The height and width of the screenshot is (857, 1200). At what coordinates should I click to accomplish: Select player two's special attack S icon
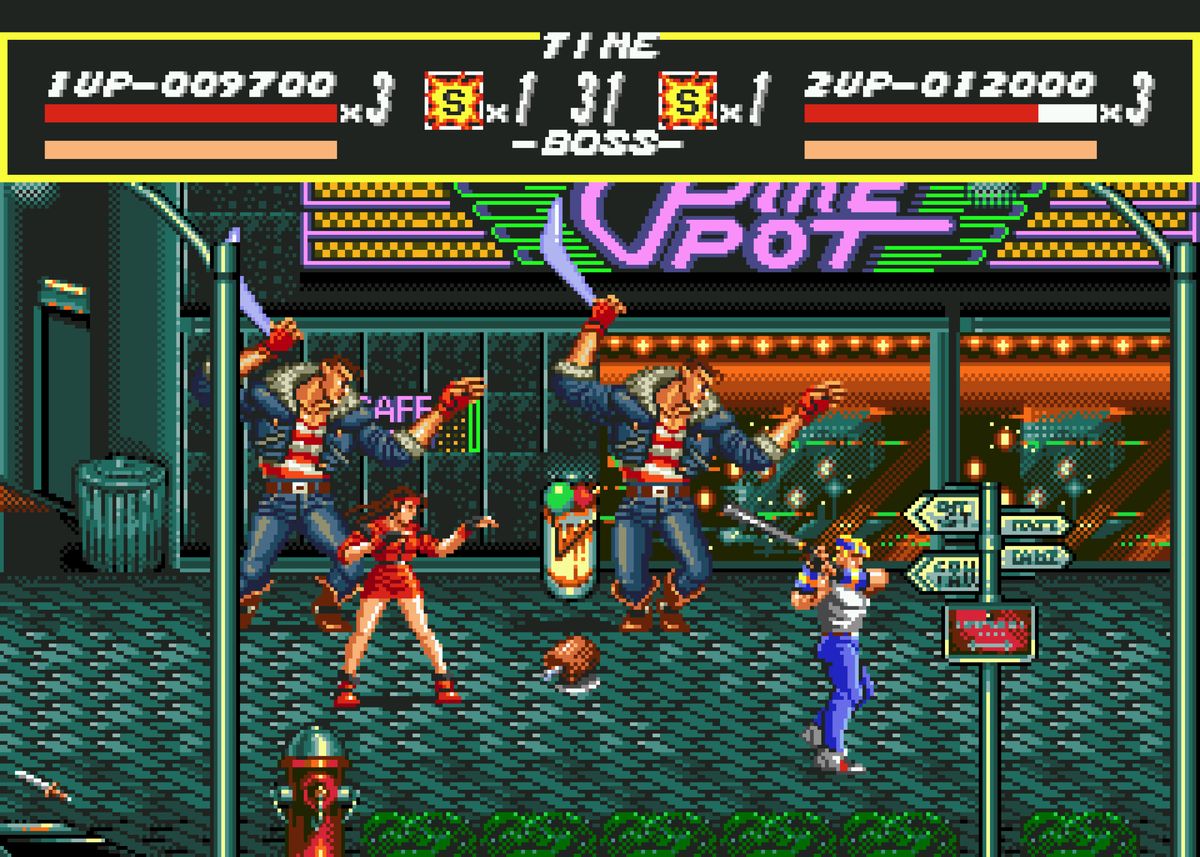point(688,100)
